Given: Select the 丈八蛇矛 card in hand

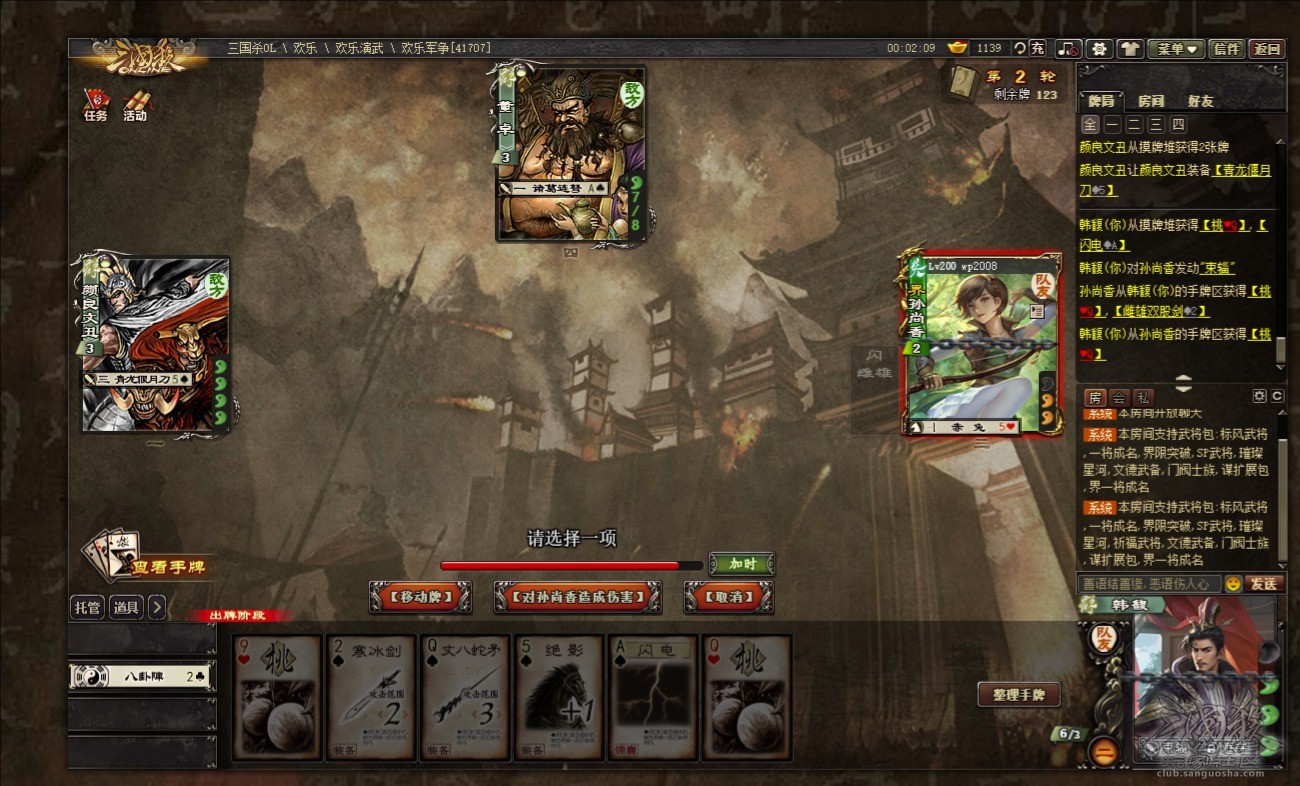Looking at the screenshot, I should coord(465,697).
